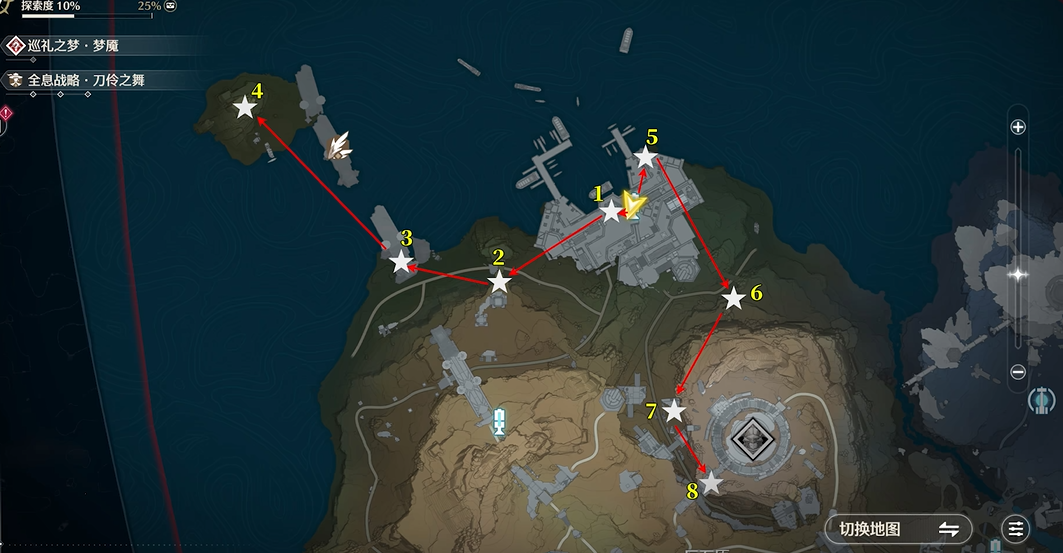Open the map filter settings icon

(x=1017, y=529)
